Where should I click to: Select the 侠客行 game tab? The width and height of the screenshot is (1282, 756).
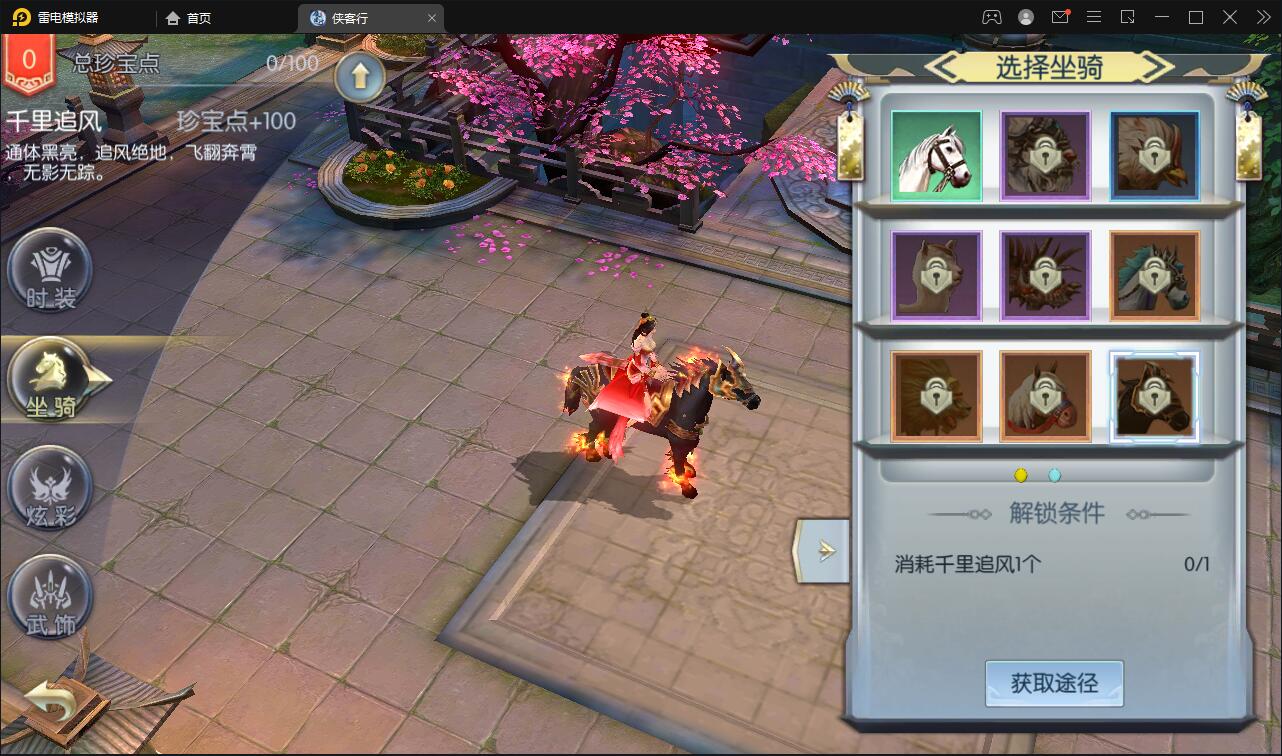click(x=355, y=17)
